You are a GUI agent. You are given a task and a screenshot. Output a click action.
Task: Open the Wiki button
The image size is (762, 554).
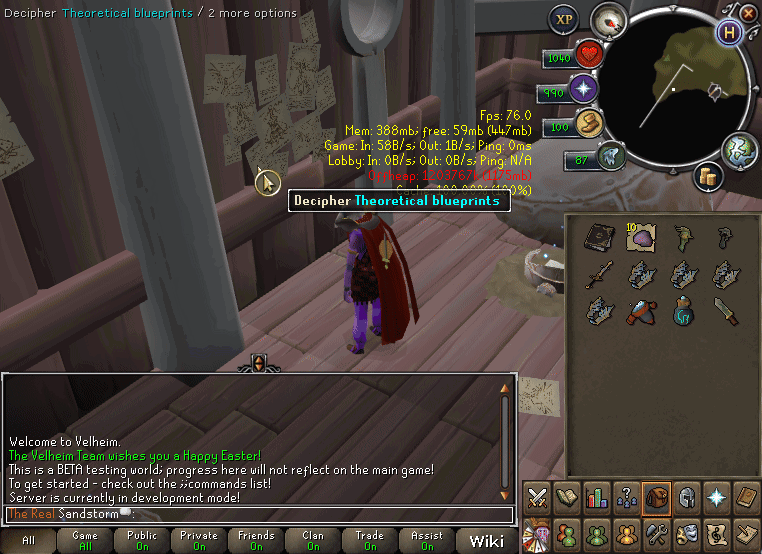pyautogui.click(x=487, y=541)
